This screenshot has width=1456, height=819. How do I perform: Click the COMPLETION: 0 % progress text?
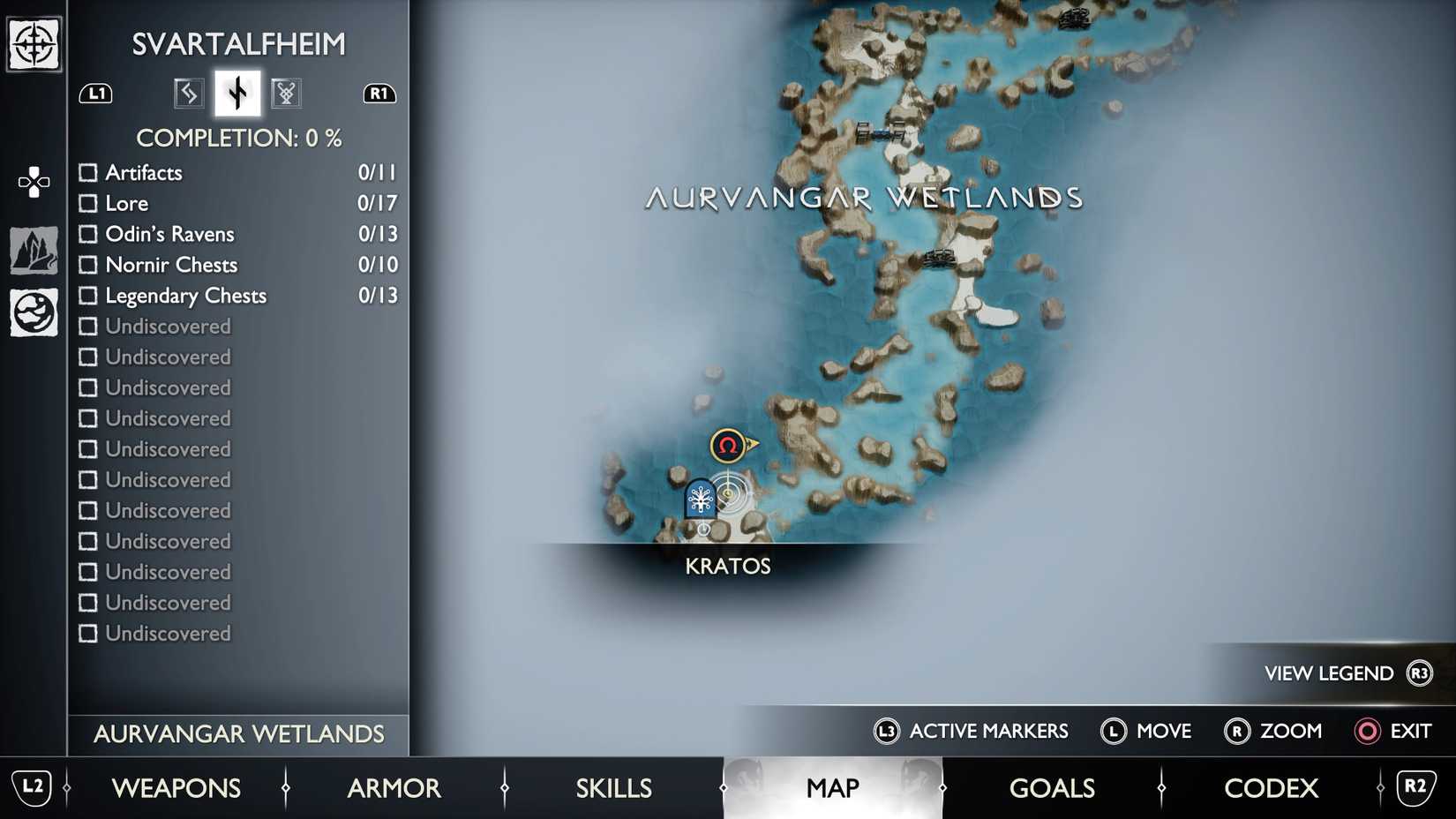click(x=239, y=138)
